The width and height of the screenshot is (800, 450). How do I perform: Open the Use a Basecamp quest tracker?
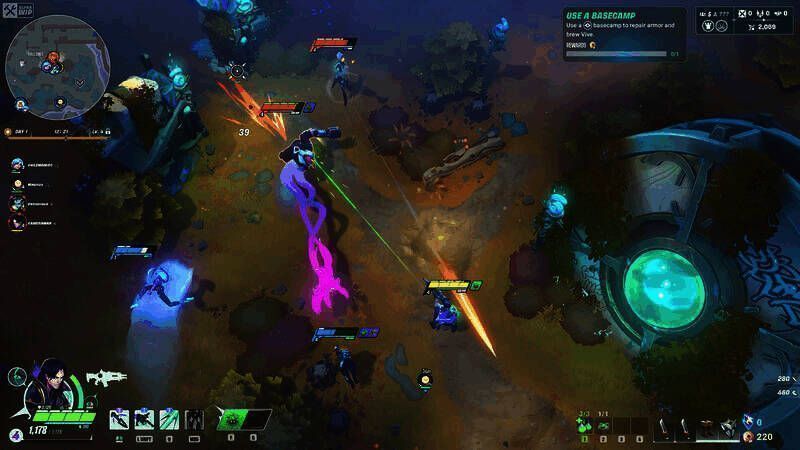[x=623, y=34]
